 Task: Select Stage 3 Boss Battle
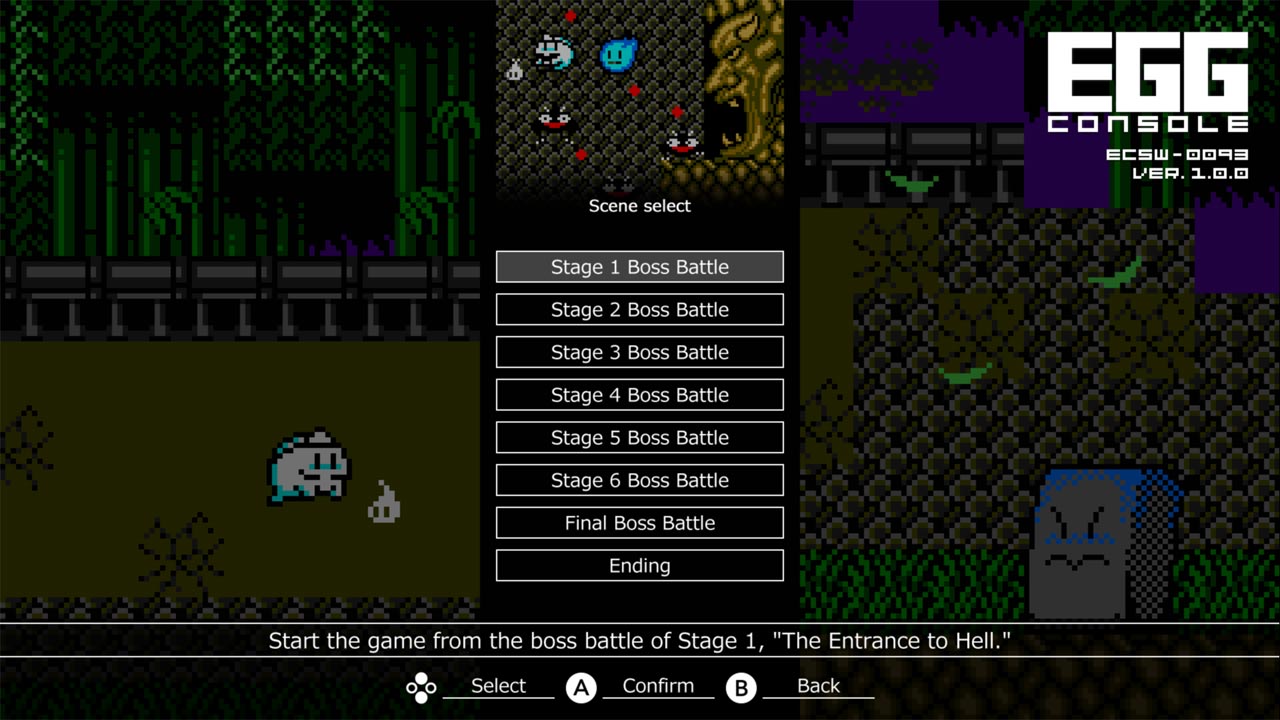click(x=639, y=352)
